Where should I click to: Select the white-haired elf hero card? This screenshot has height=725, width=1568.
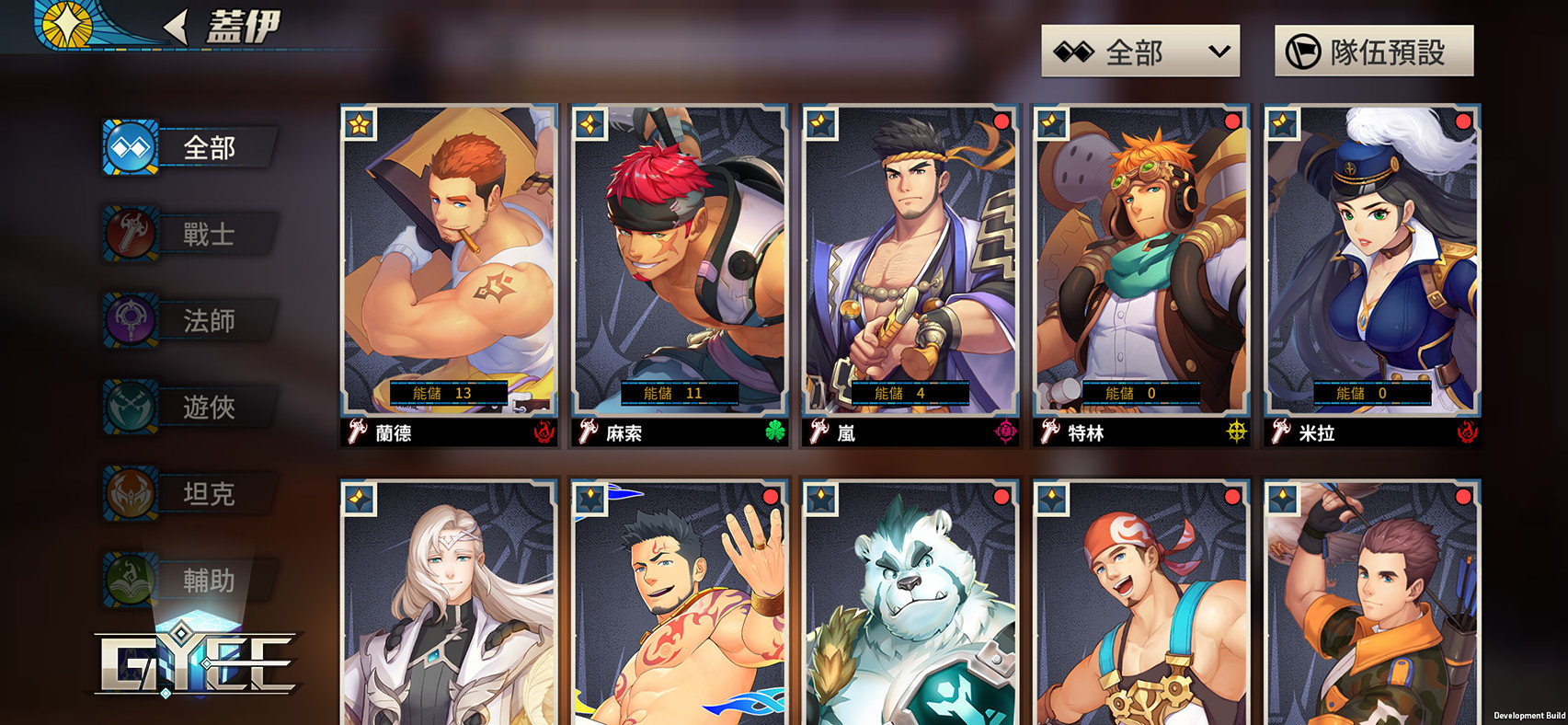click(449, 607)
